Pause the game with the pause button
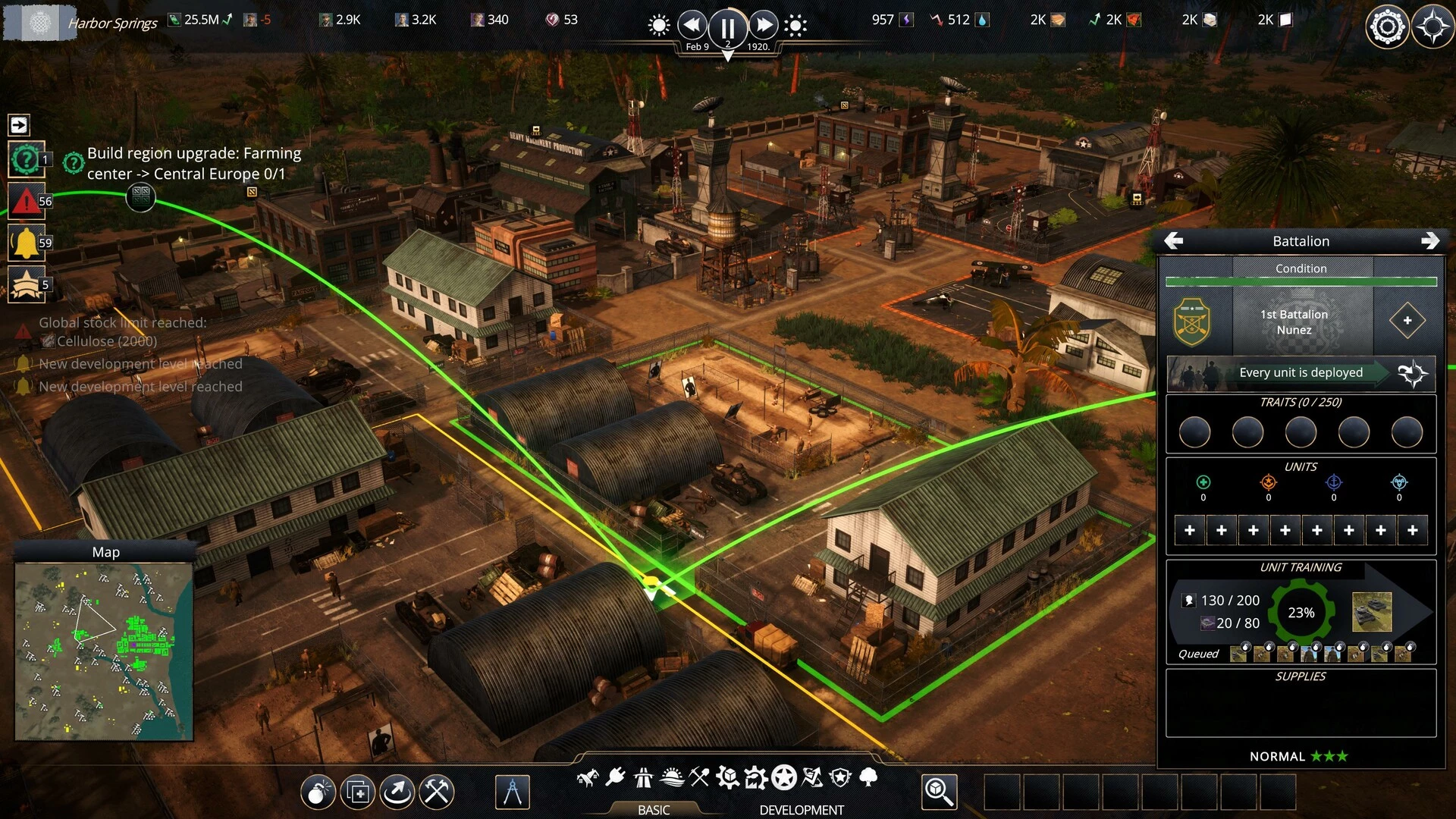Screen dimensions: 1456x819 726,27
